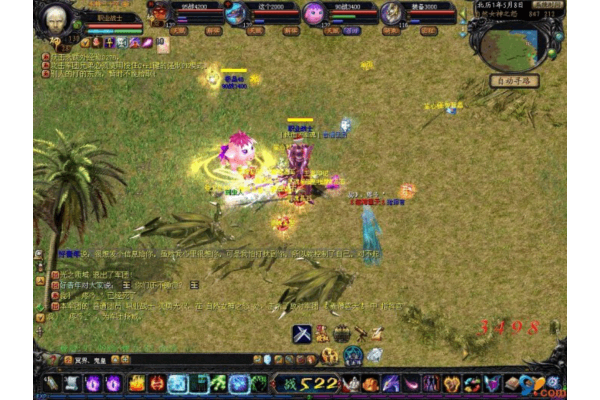Image resolution: width=600 pixels, height=400 pixels.
Task: Select the pink-faced party member portrait
Action: pyautogui.click(x=315, y=13)
